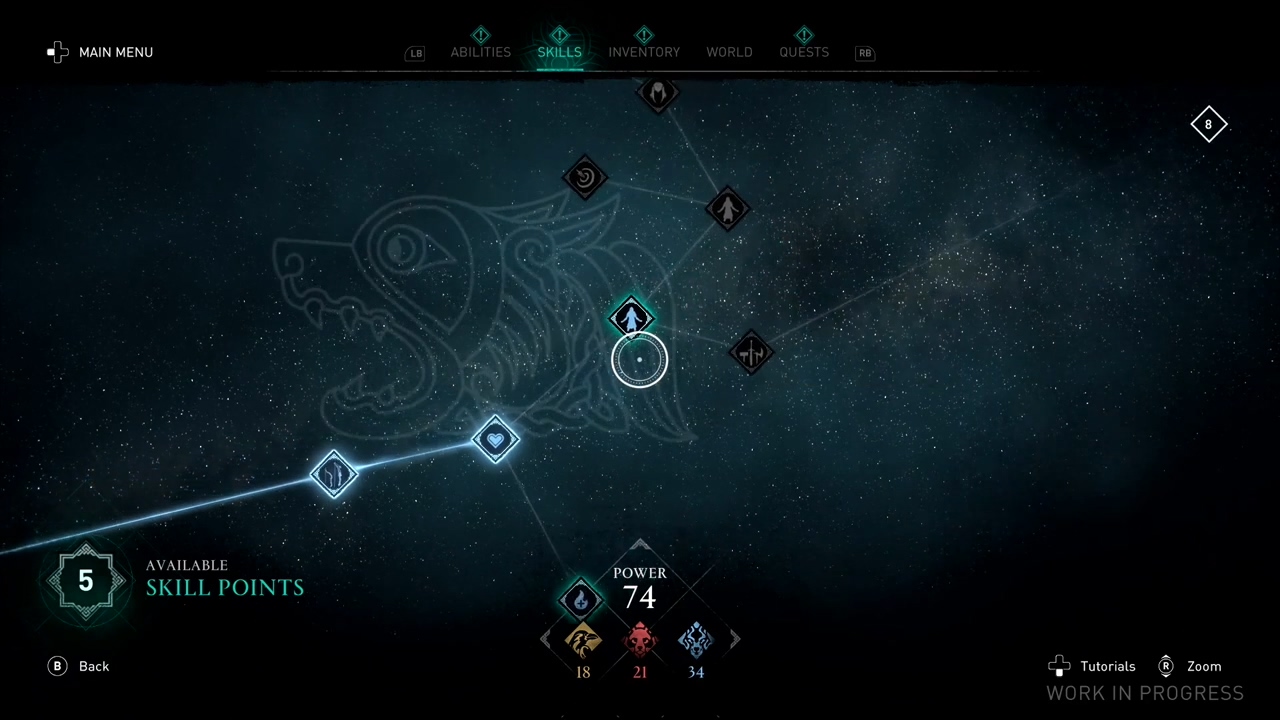Choose the red bear skill branch icon
Viewport: 1280px width, 720px height.
pos(640,641)
